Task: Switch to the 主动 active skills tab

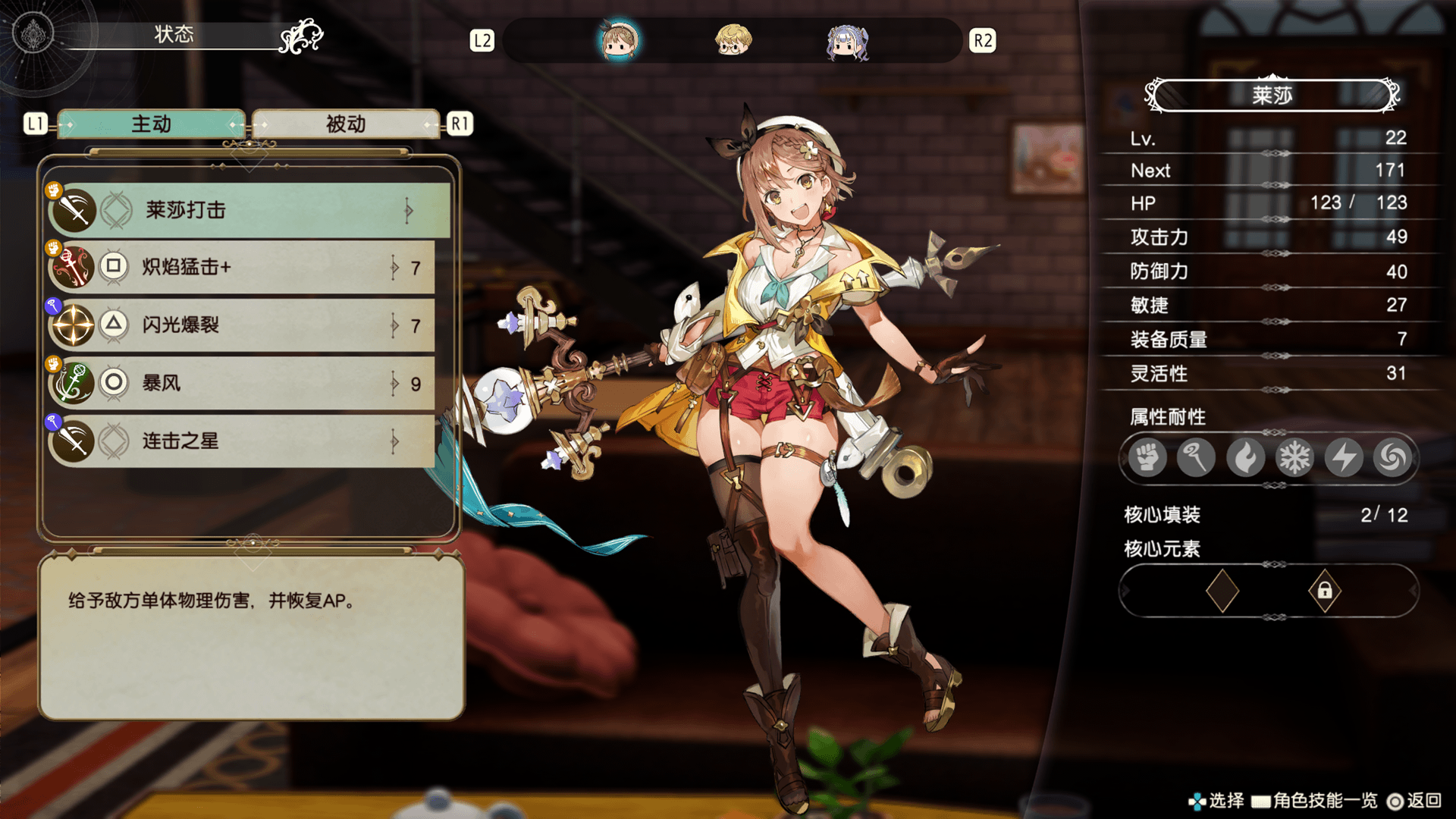Action: [x=152, y=124]
